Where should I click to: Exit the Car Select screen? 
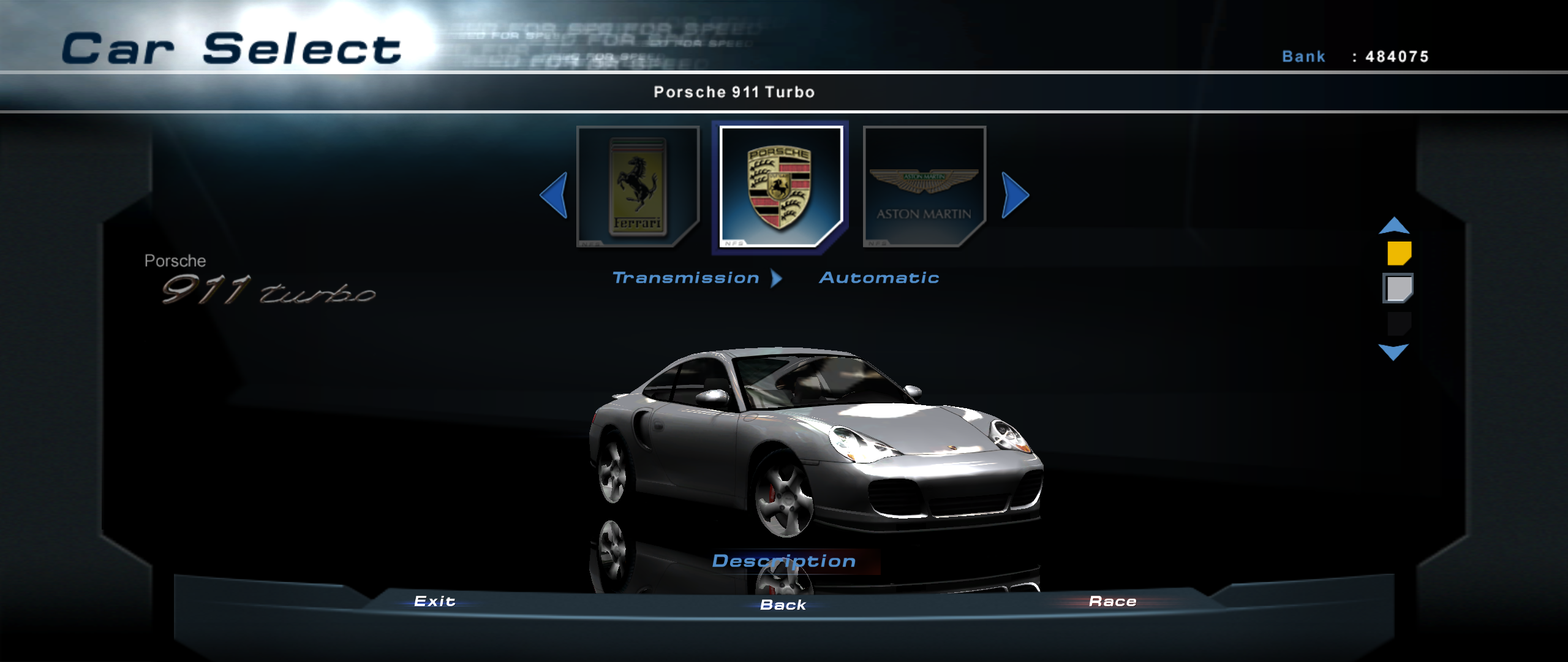pos(434,601)
